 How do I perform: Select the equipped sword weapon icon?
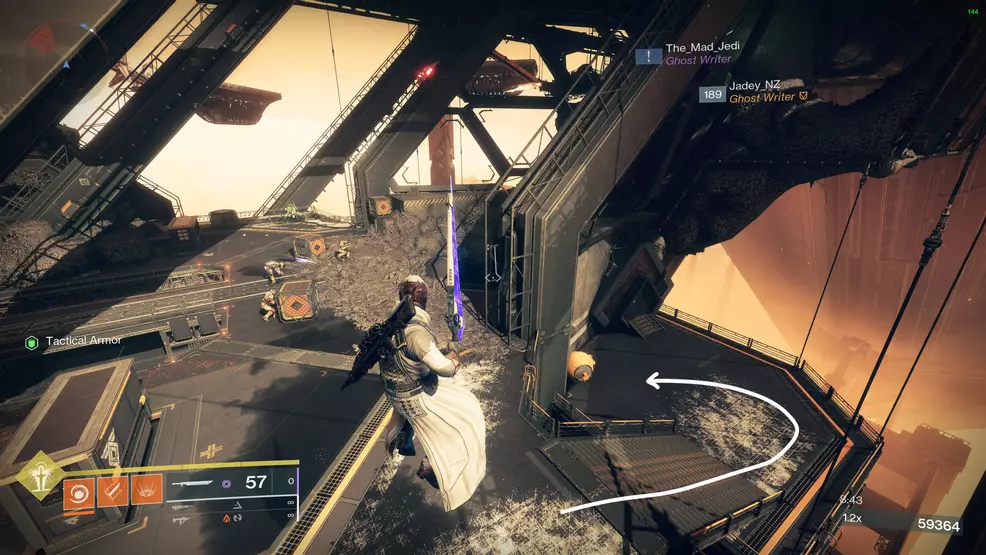pos(193,483)
